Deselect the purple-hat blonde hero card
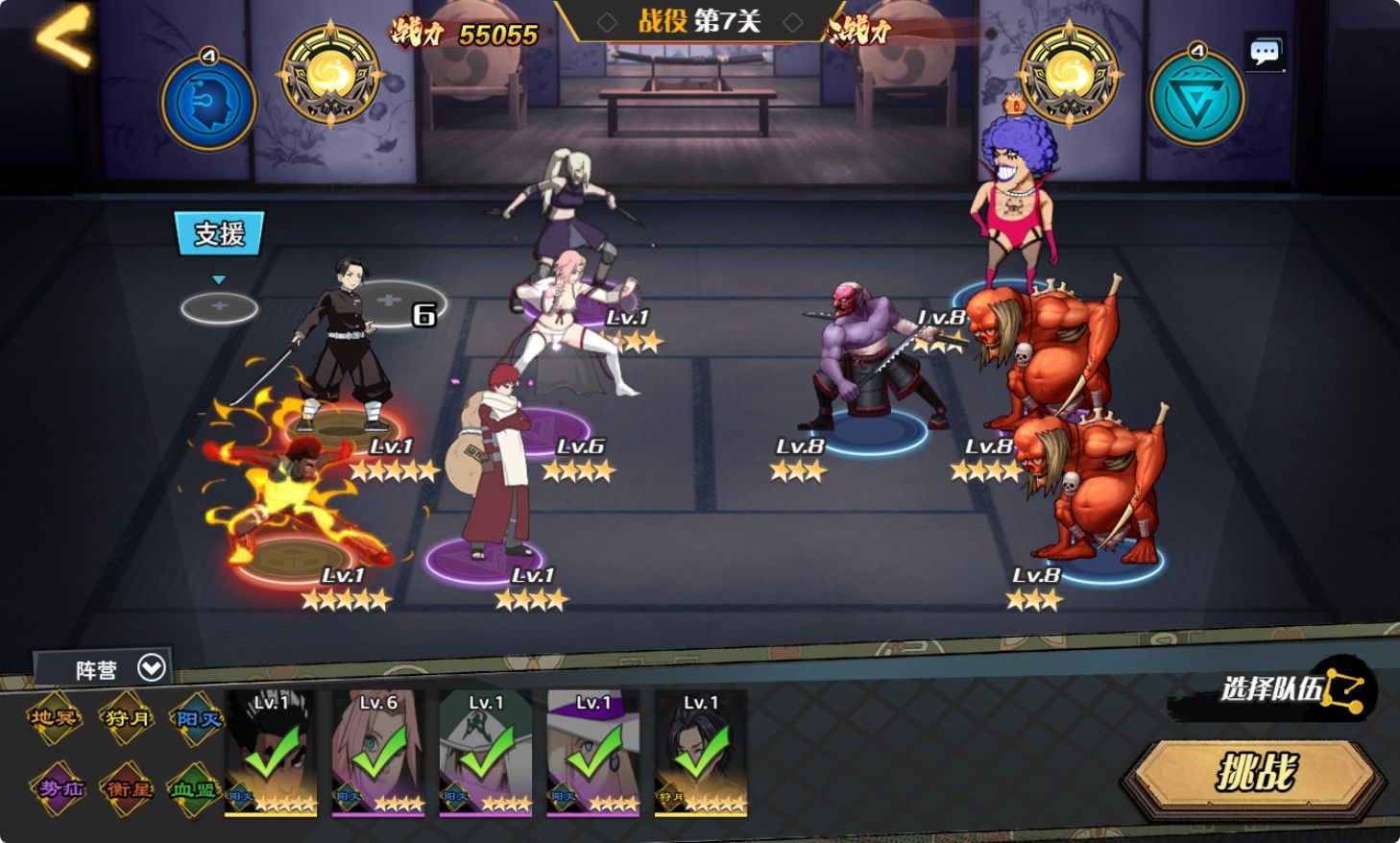 [x=593, y=754]
